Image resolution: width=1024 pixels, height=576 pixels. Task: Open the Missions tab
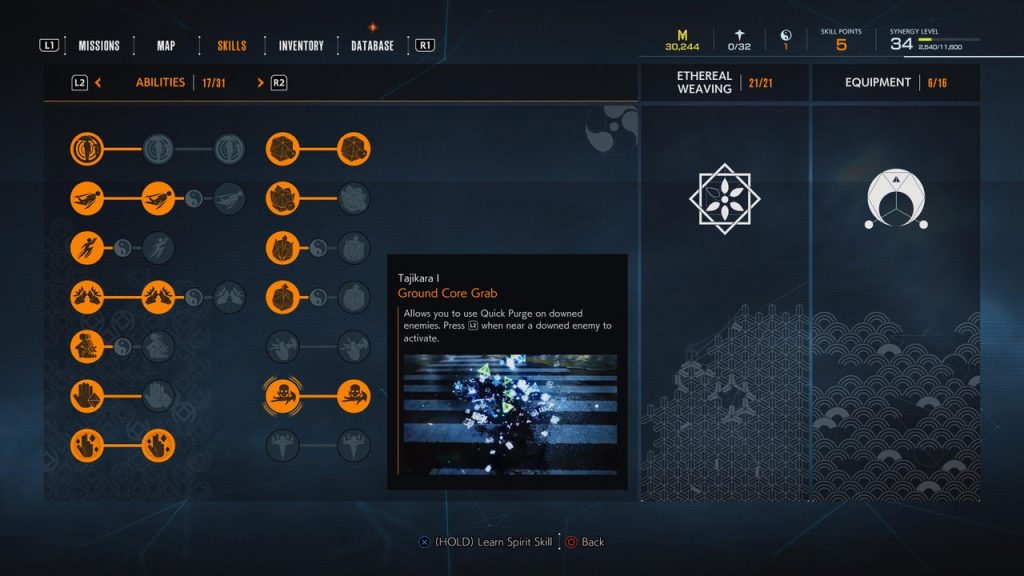coord(99,46)
